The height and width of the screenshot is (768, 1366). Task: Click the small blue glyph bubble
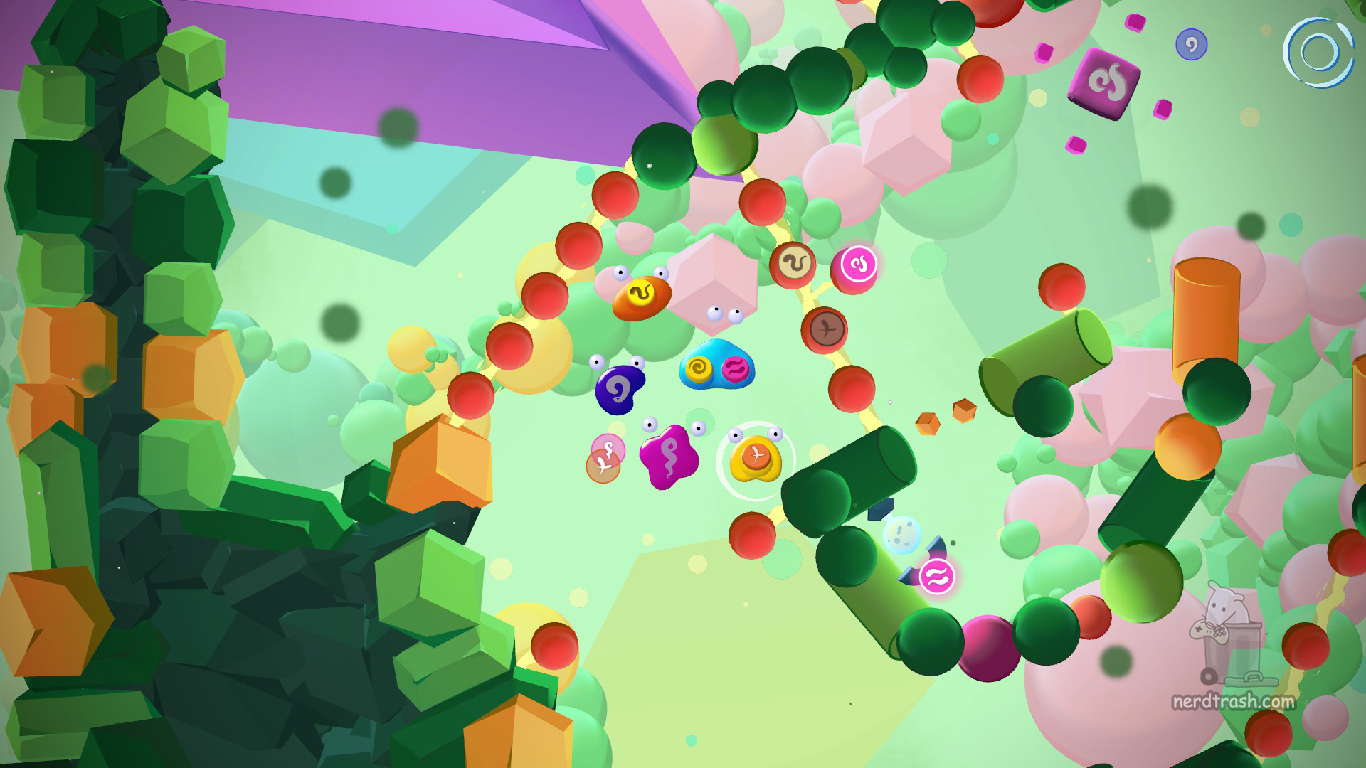(x=1190, y=43)
